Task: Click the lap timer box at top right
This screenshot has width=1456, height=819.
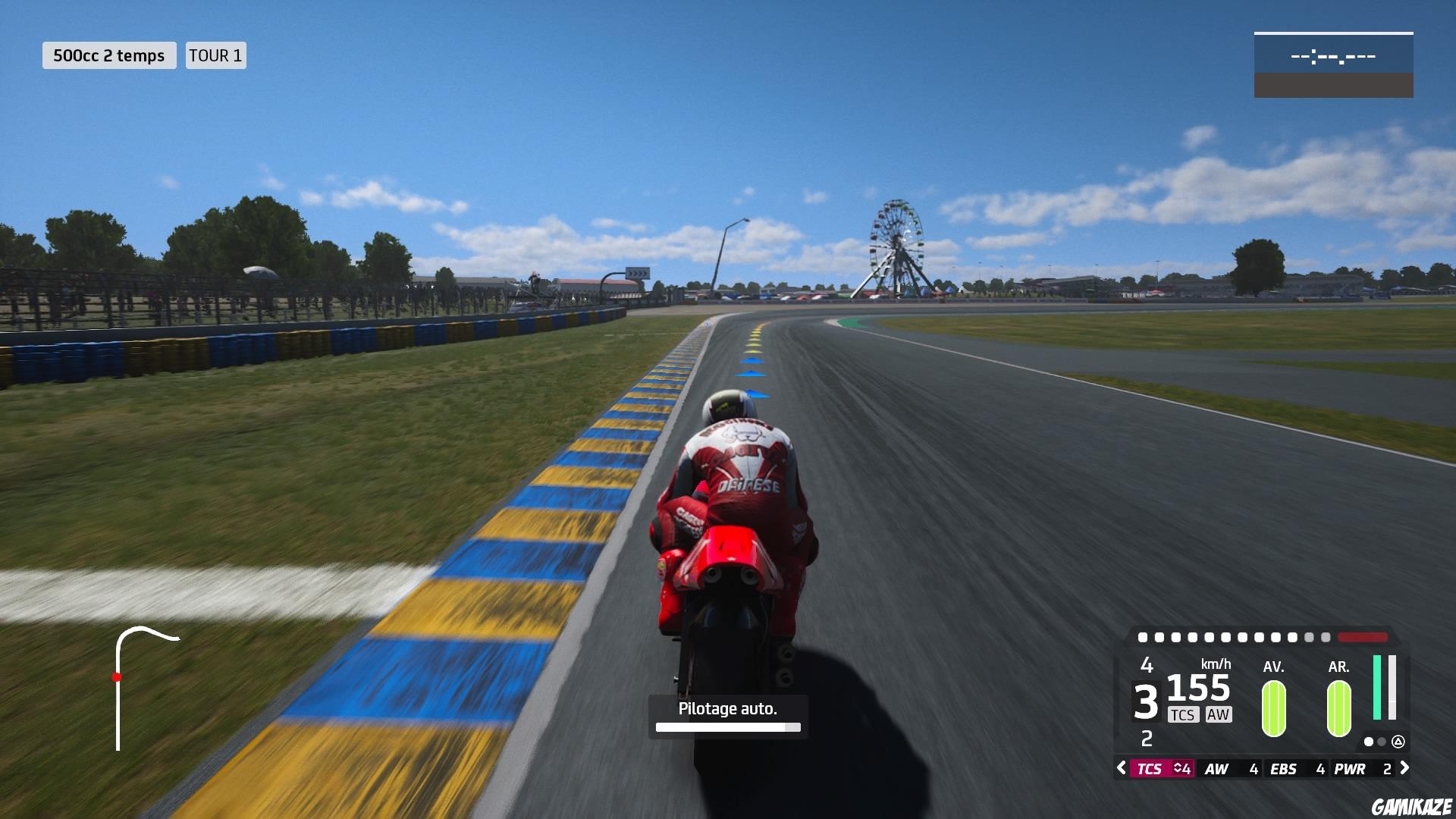Action: click(x=1332, y=65)
